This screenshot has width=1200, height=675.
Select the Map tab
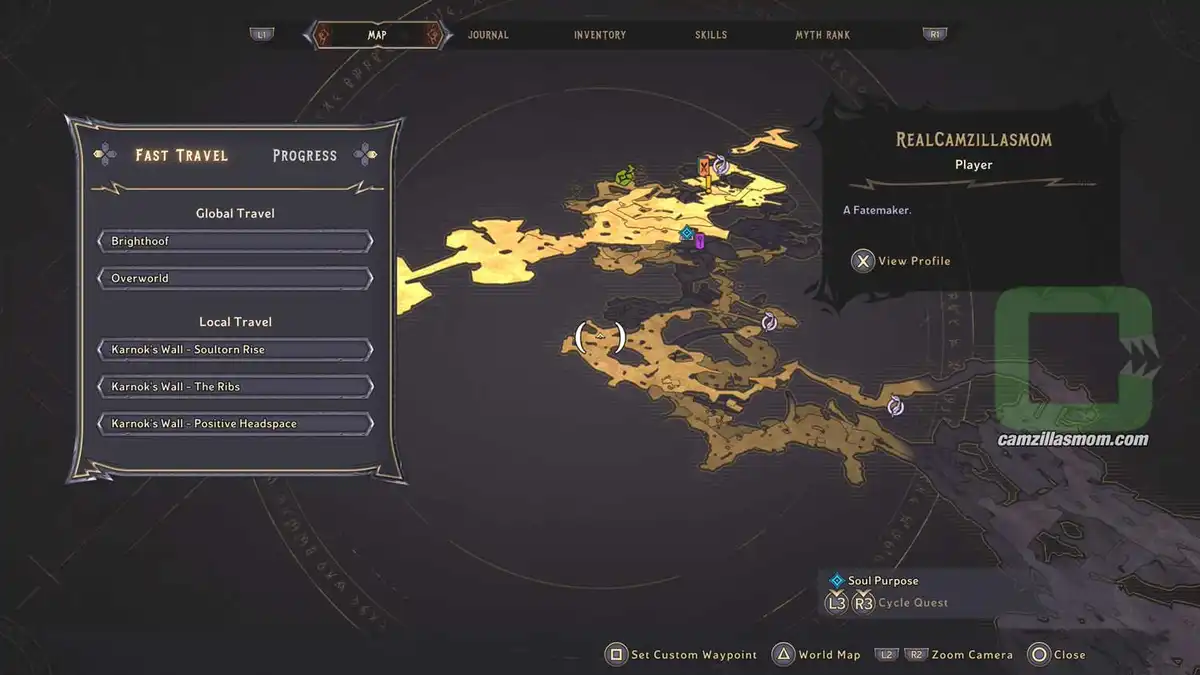377,35
